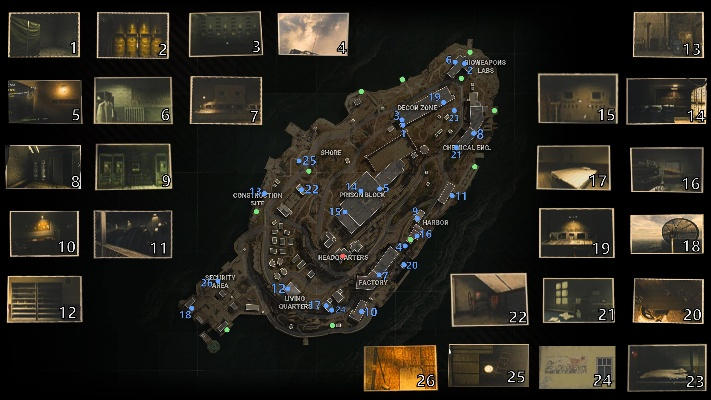
Task: Click map marker 18 west of Security Area
Action: (186, 315)
